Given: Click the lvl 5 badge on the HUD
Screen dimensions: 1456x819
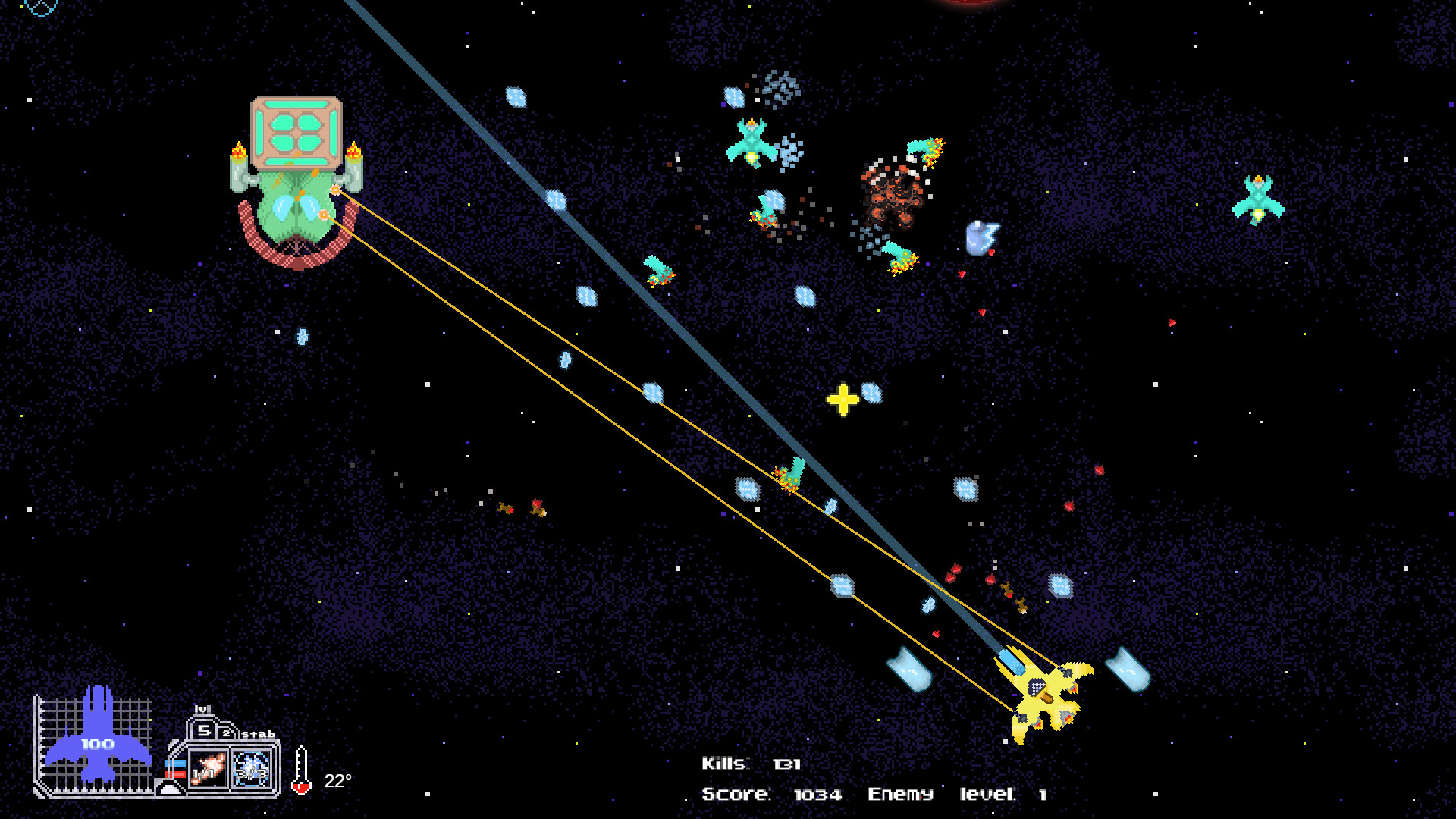Looking at the screenshot, I should pyautogui.click(x=203, y=730).
